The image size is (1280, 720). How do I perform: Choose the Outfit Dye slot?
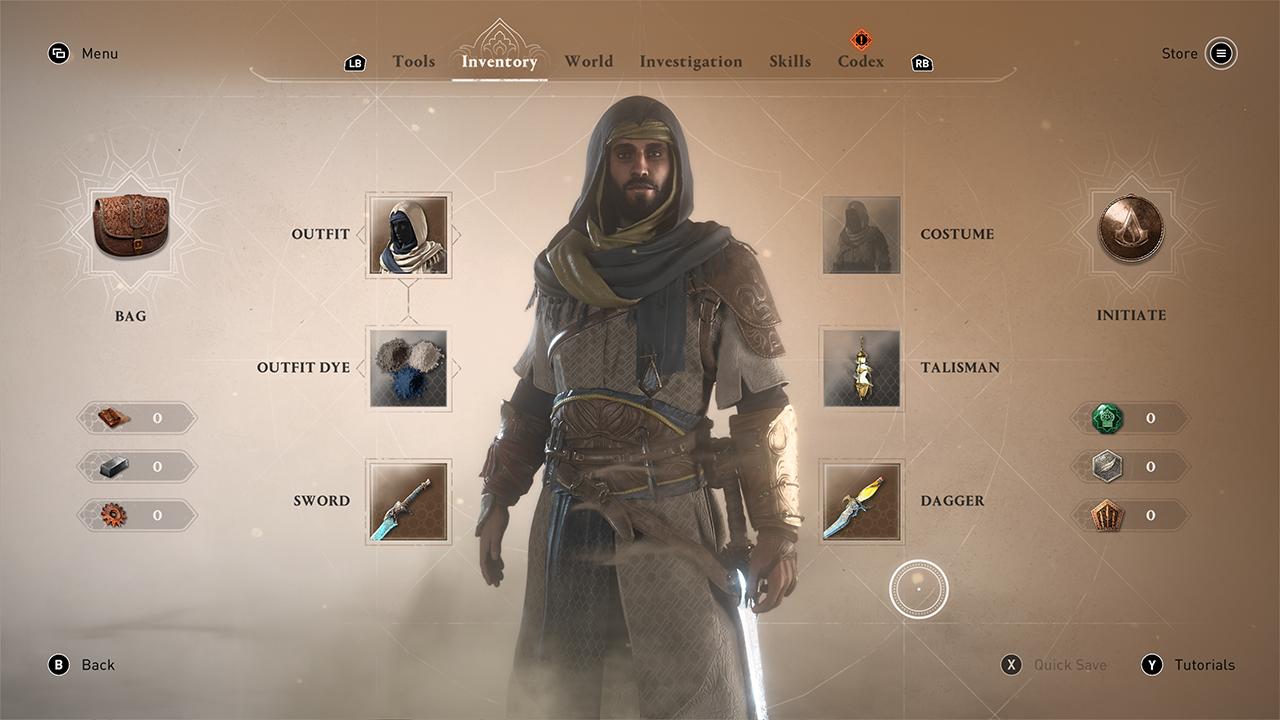pyautogui.click(x=408, y=368)
